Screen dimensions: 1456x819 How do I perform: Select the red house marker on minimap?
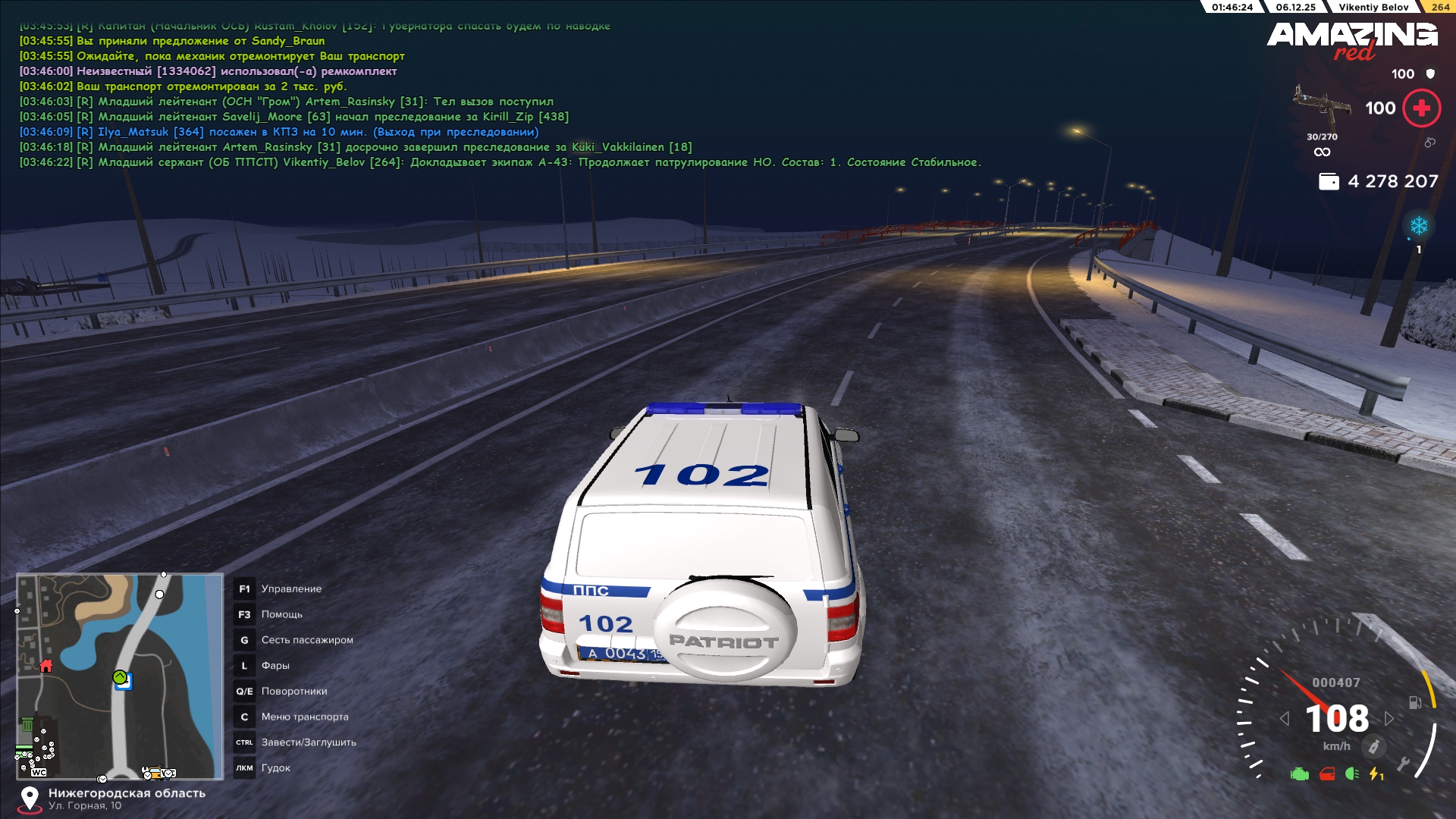point(46,666)
